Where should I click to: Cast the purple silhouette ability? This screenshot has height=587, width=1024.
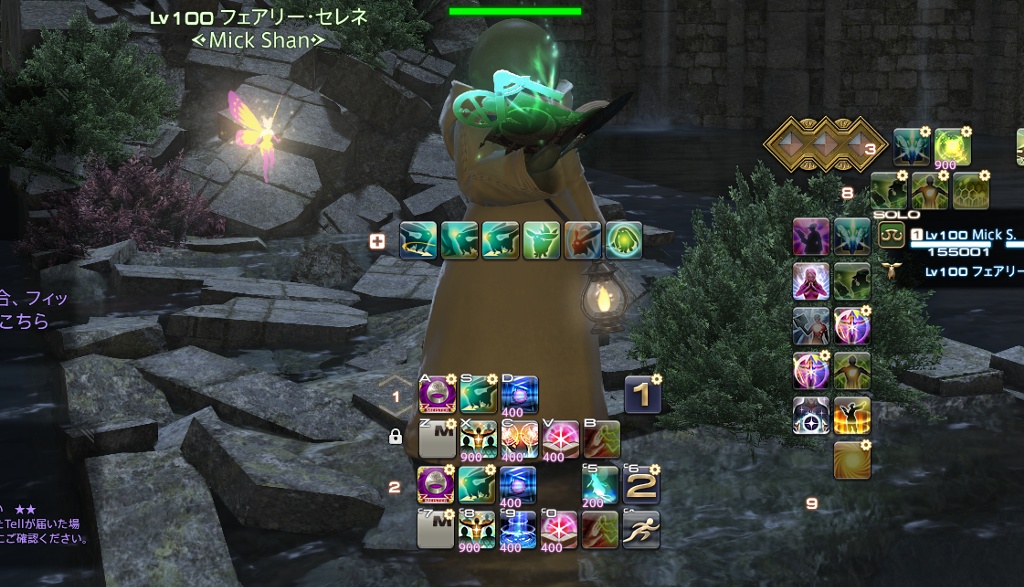811,237
